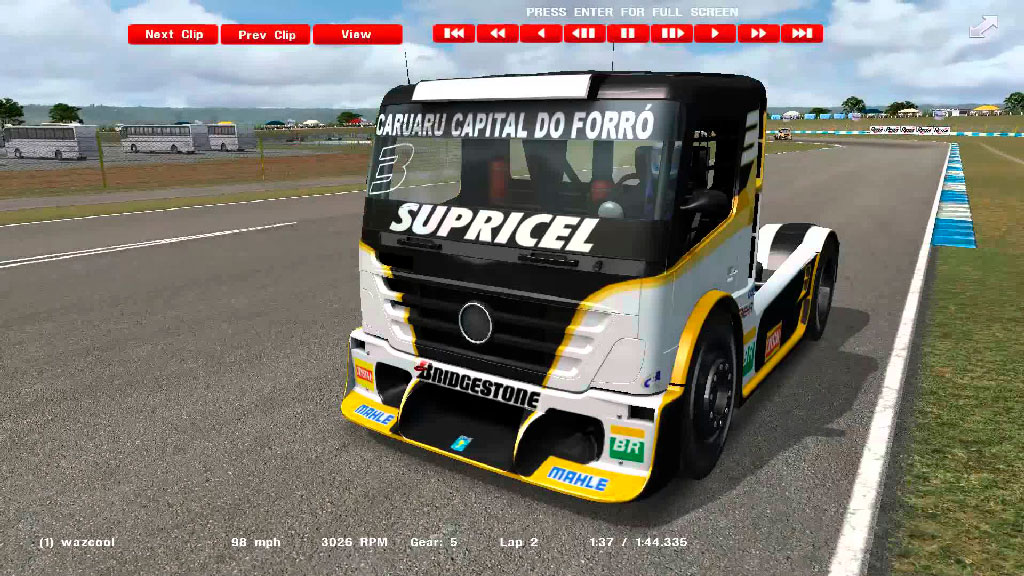The width and height of the screenshot is (1024, 576).
Task: Skip to the end of the replay
Action: tap(802, 33)
